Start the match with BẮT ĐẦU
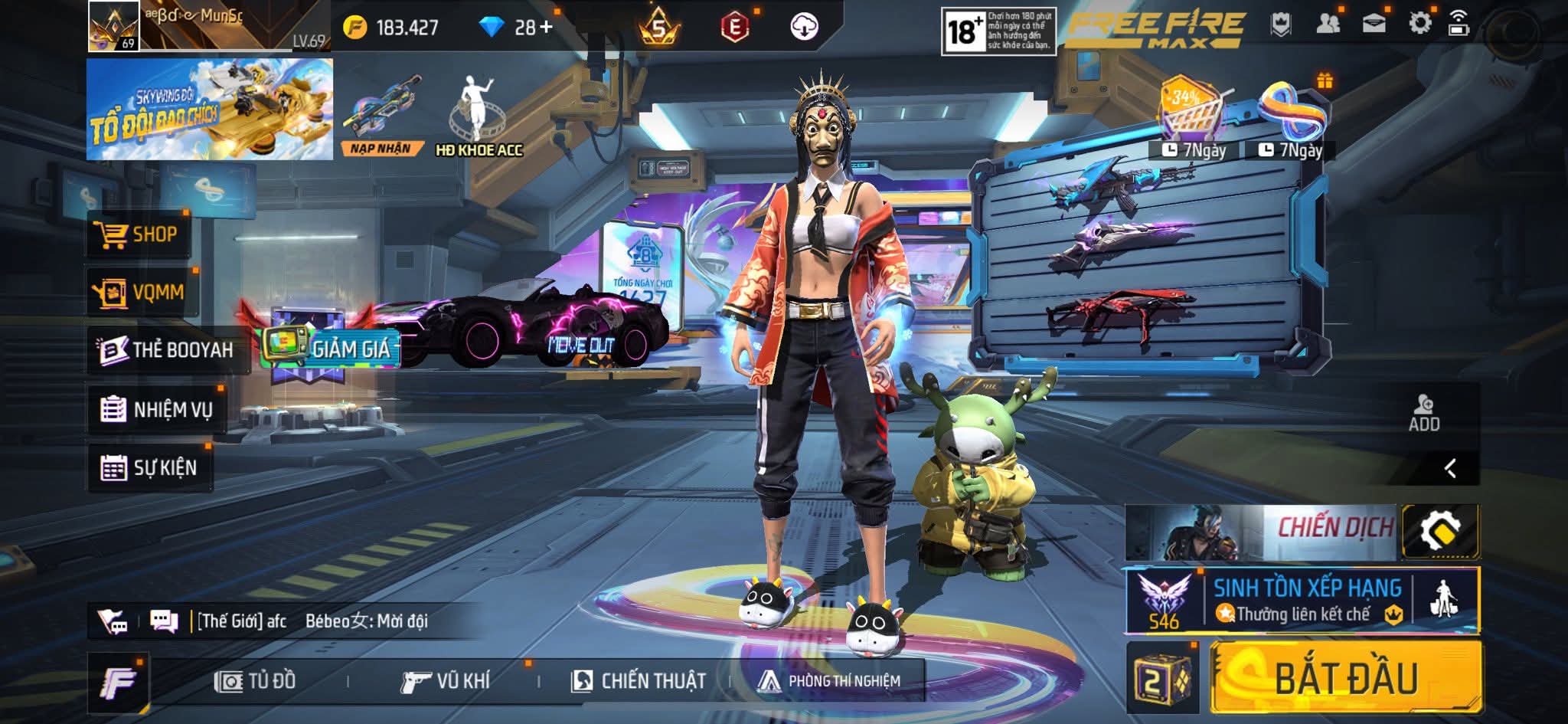Viewport: 1568px width, 724px height. point(1345,678)
